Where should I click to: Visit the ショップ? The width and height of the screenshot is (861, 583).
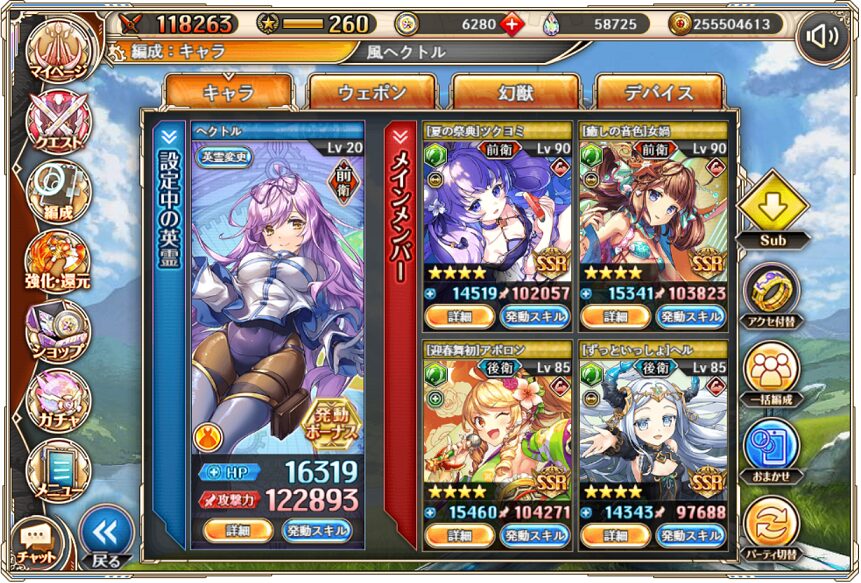pos(57,331)
